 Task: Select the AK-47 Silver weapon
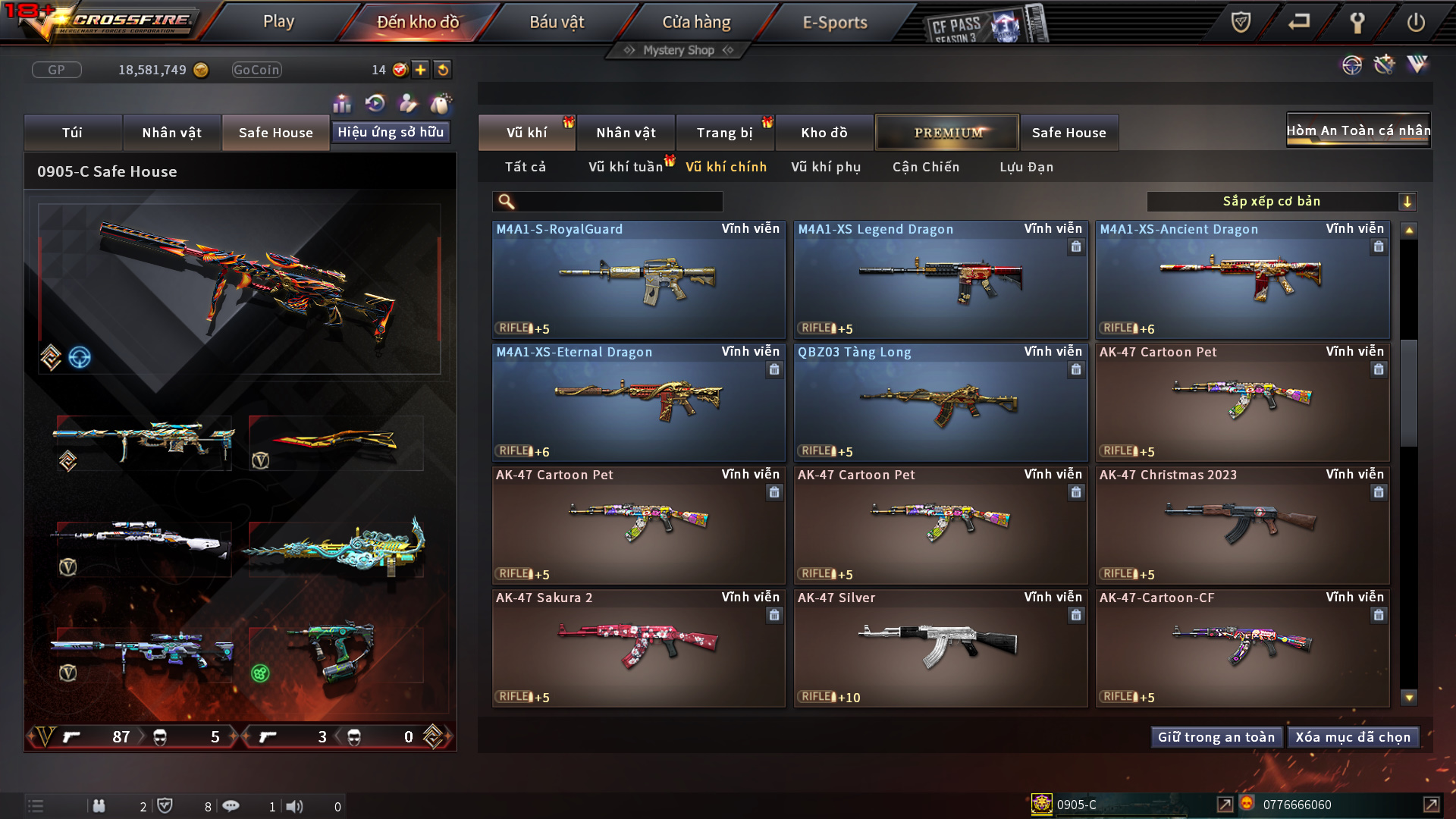(x=940, y=649)
